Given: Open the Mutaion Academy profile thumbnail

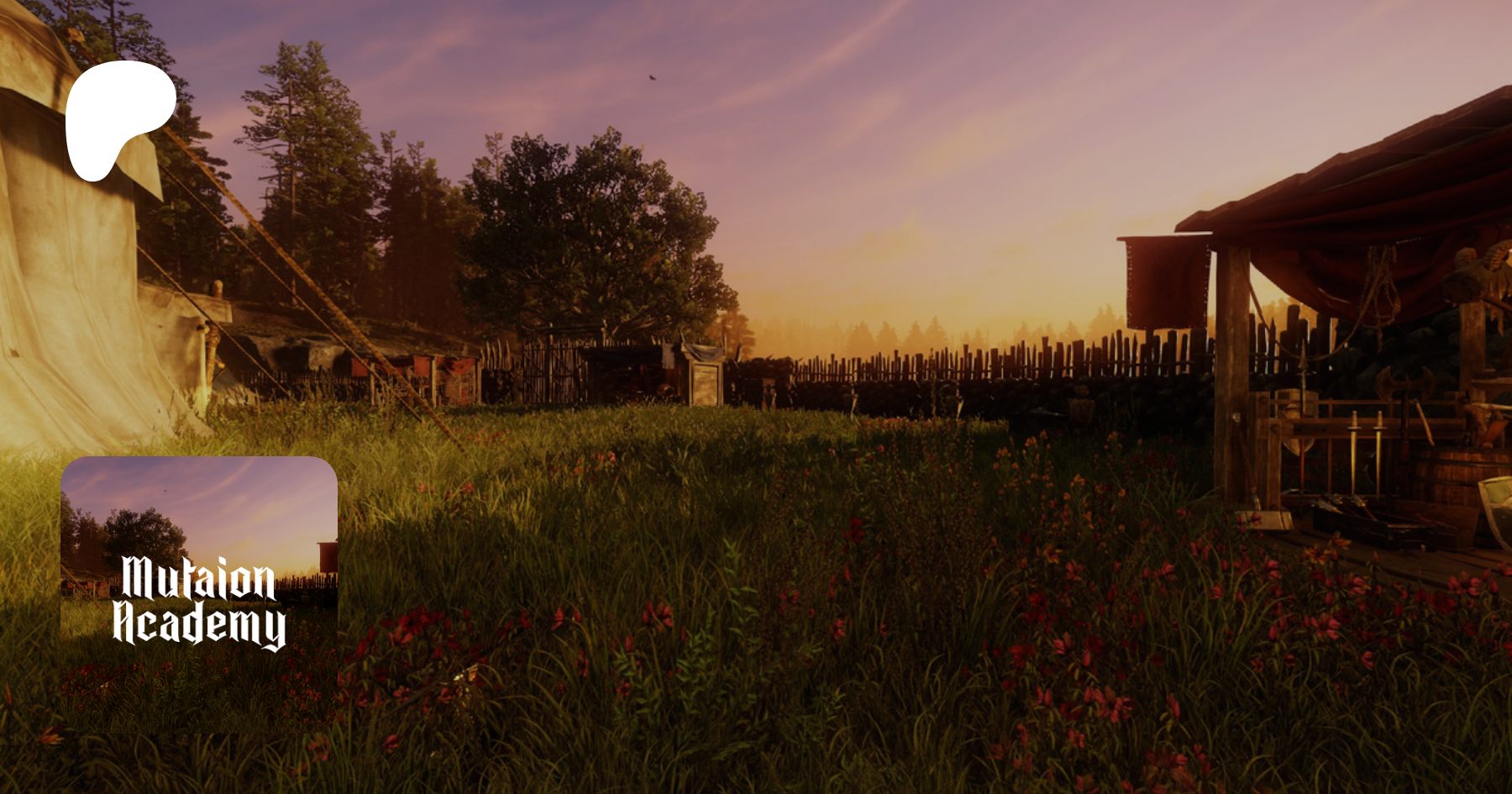Looking at the screenshot, I should (x=199, y=595).
